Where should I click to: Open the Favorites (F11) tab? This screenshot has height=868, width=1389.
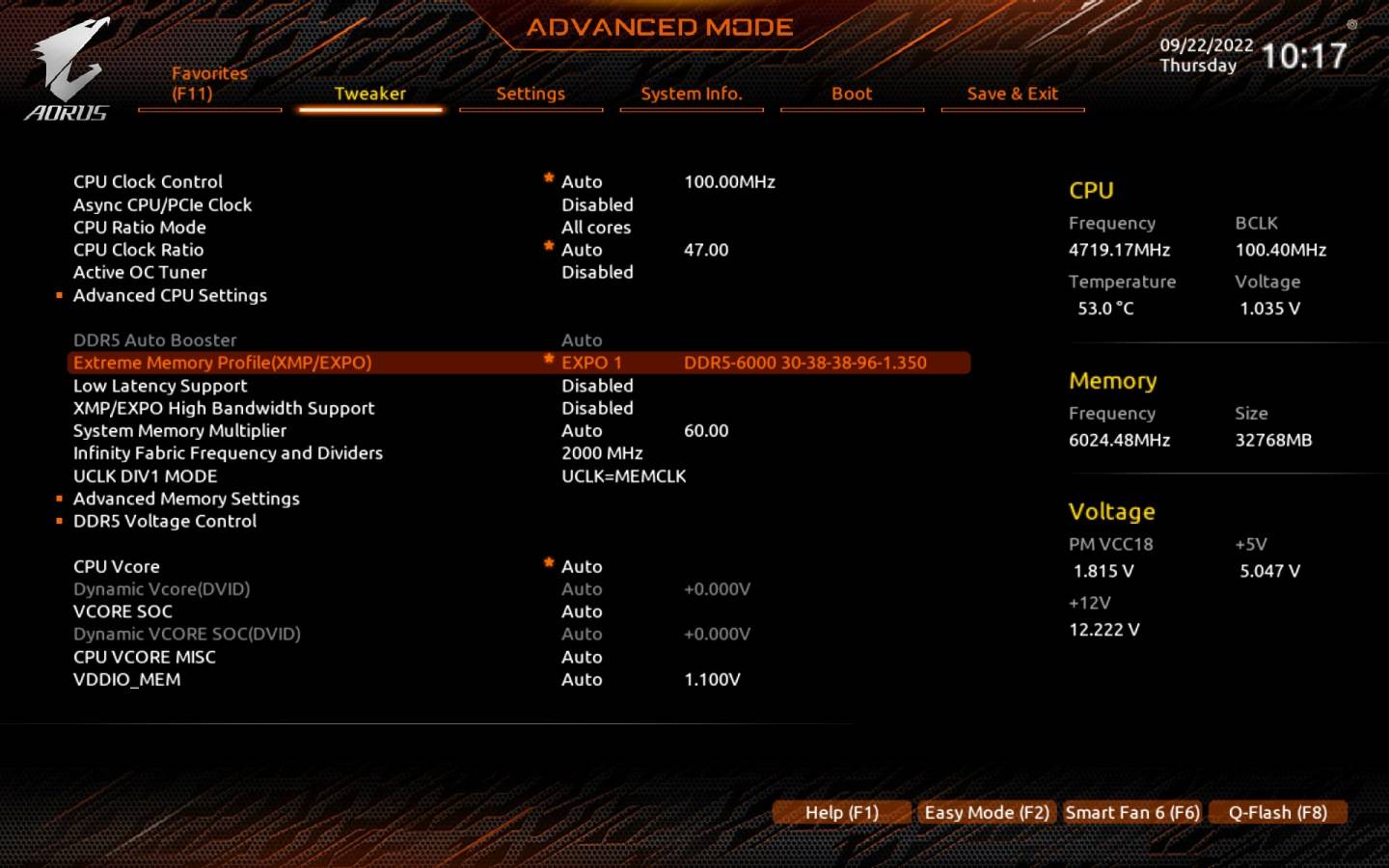click(x=209, y=84)
